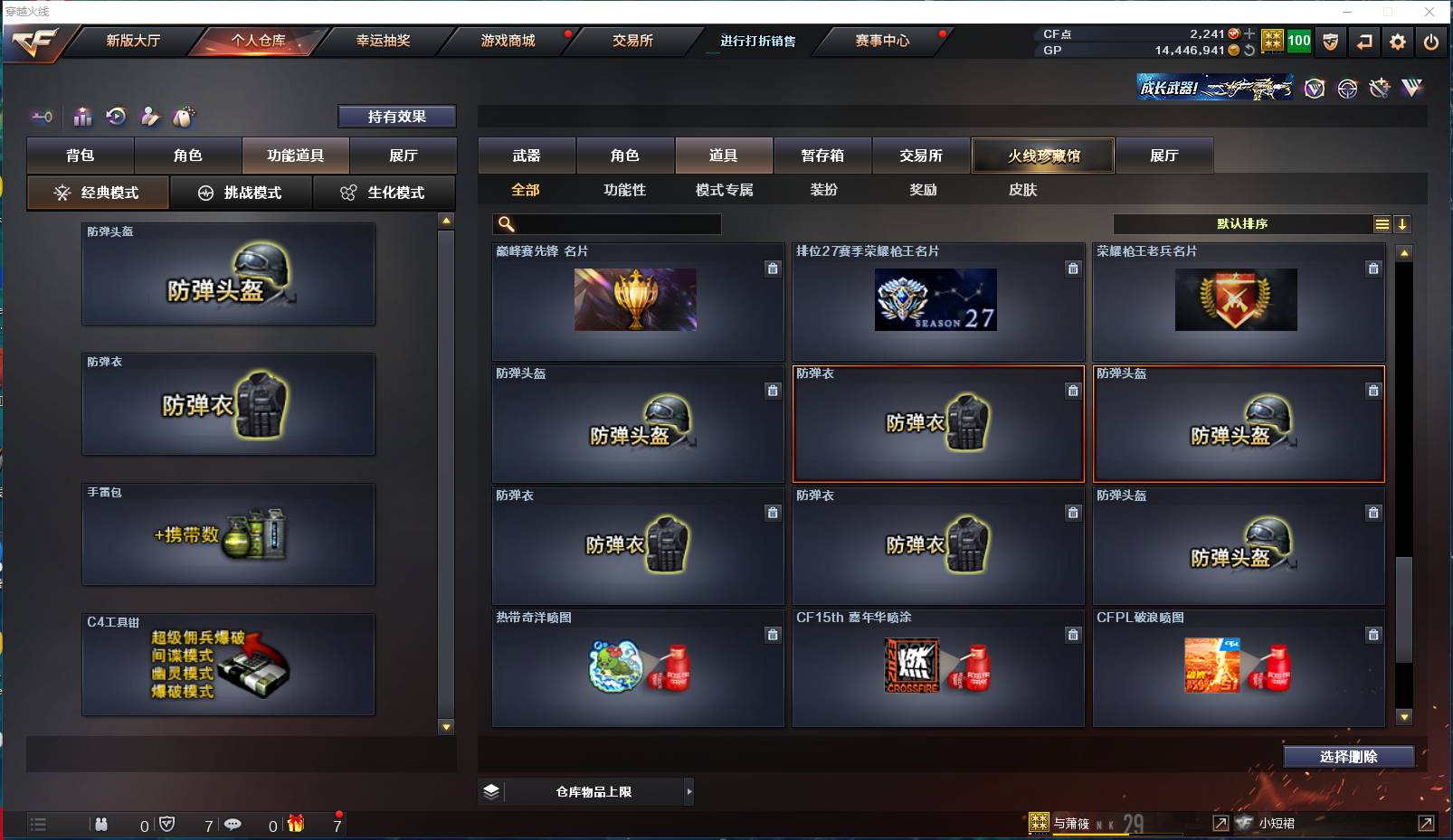Screen dimensions: 1453x840
Task: Open the character edit icon in the toolbar
Action: pyautogui.click(x=148, y=116)
